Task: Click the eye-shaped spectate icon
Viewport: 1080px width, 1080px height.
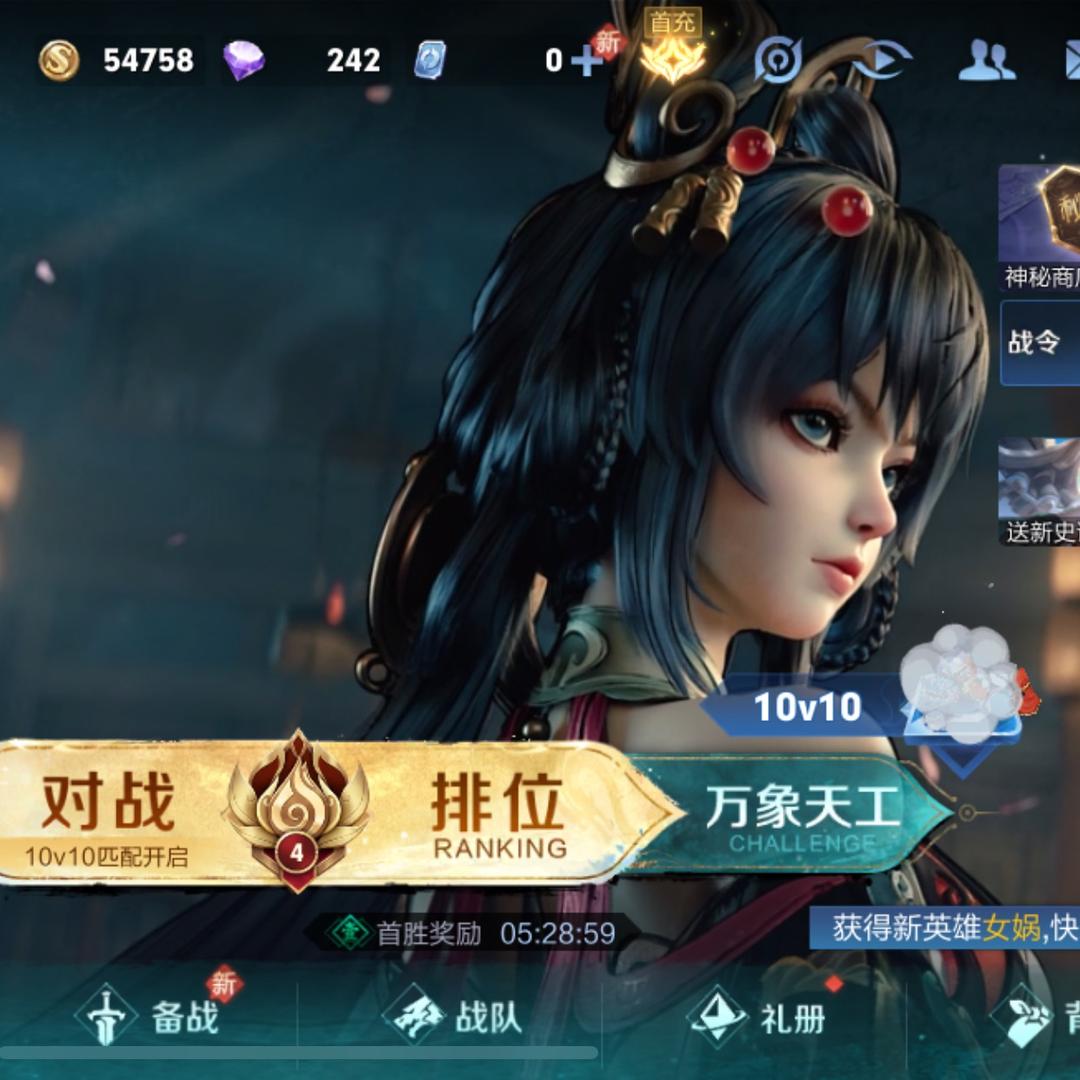Action: (880, 61)
